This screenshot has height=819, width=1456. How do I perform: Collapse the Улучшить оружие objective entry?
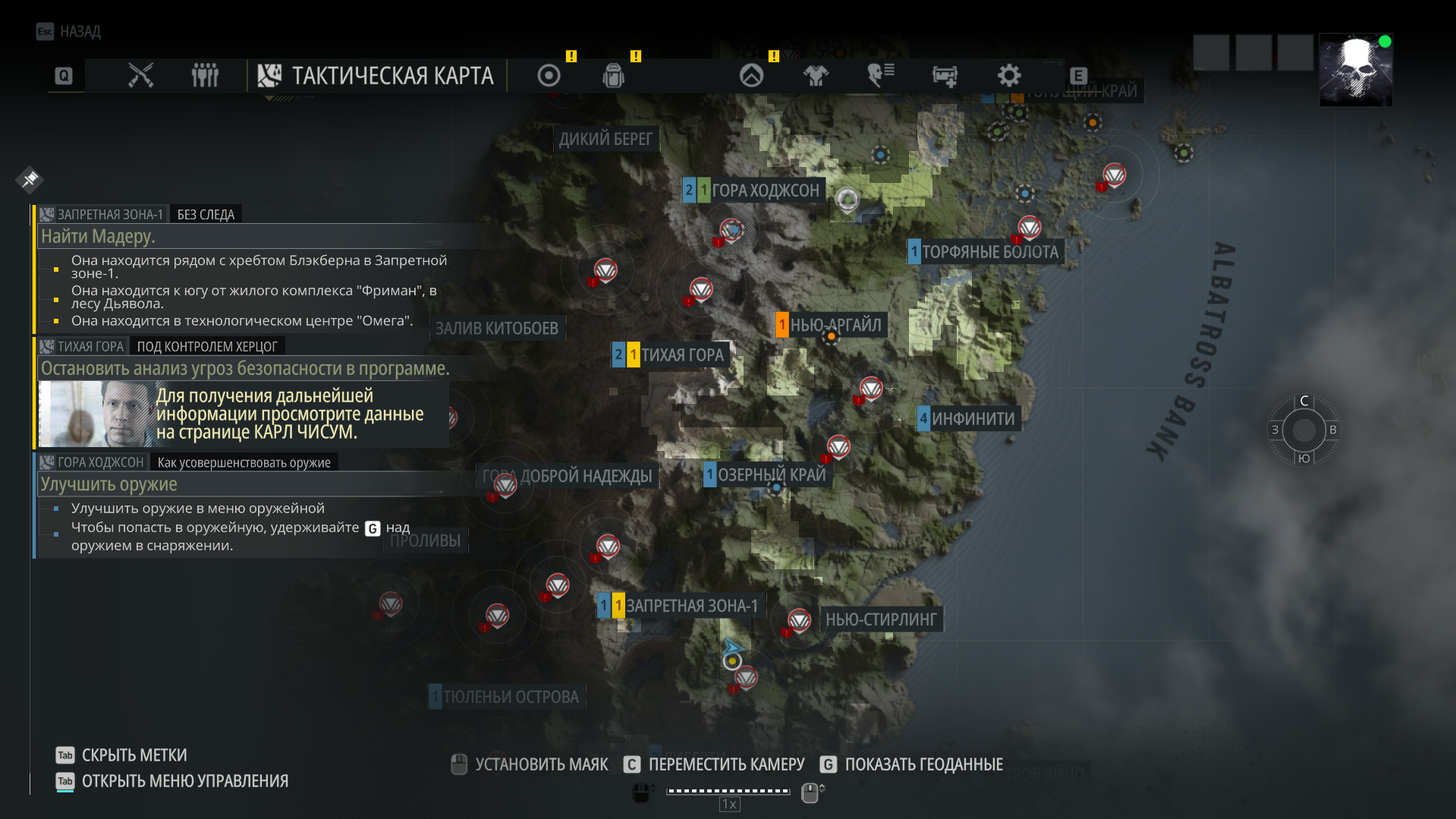[x=108, y=484]
